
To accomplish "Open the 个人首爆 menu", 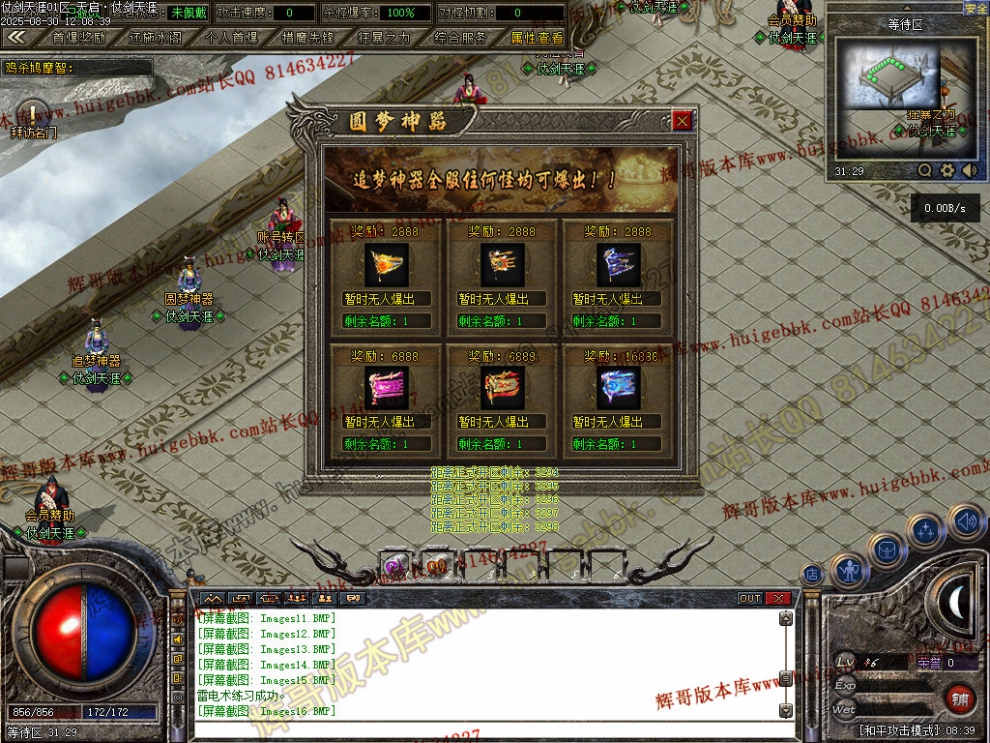I will coord(231,38).
